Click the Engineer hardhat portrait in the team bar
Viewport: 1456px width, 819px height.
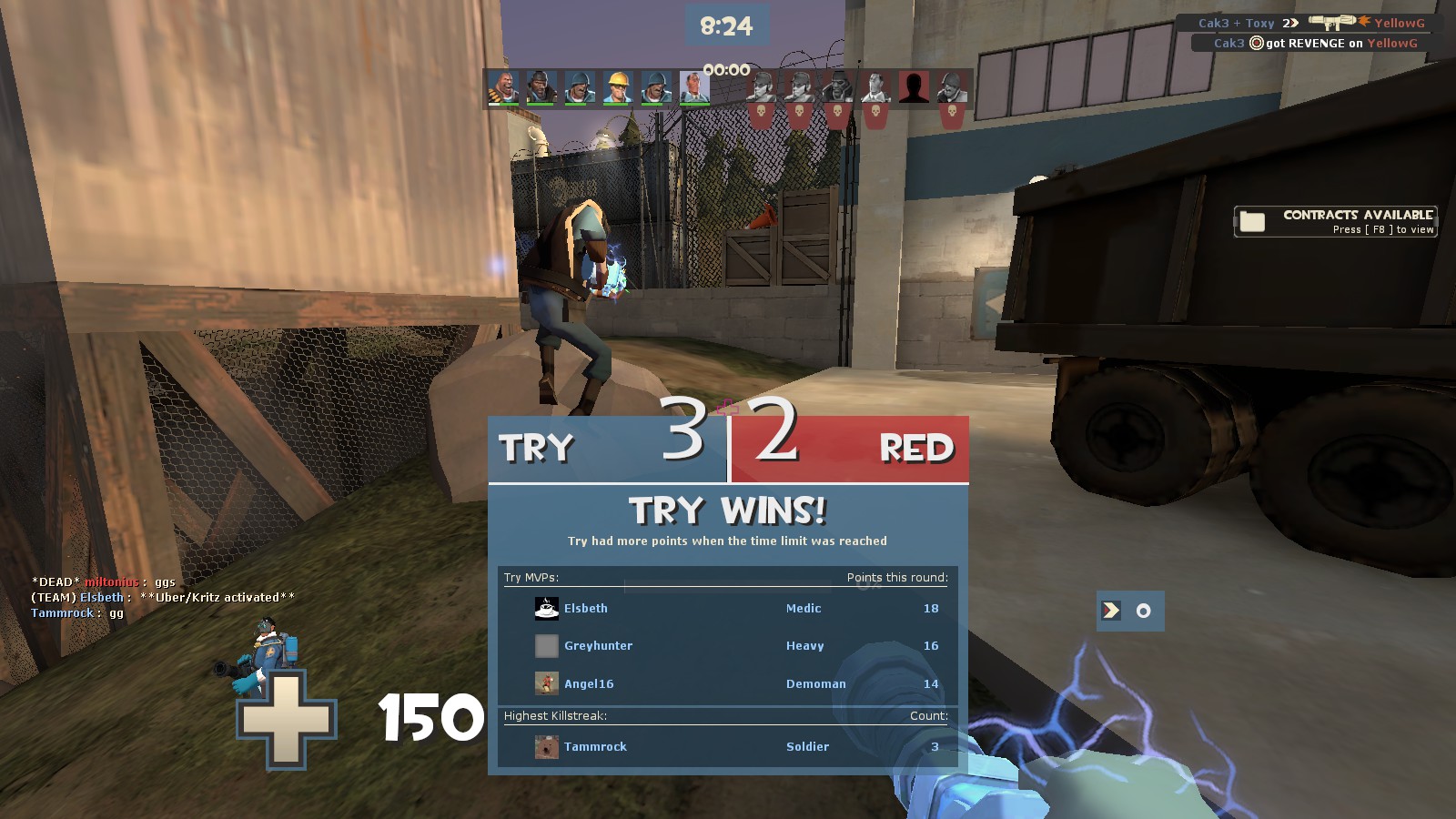[x=617, y=87]
